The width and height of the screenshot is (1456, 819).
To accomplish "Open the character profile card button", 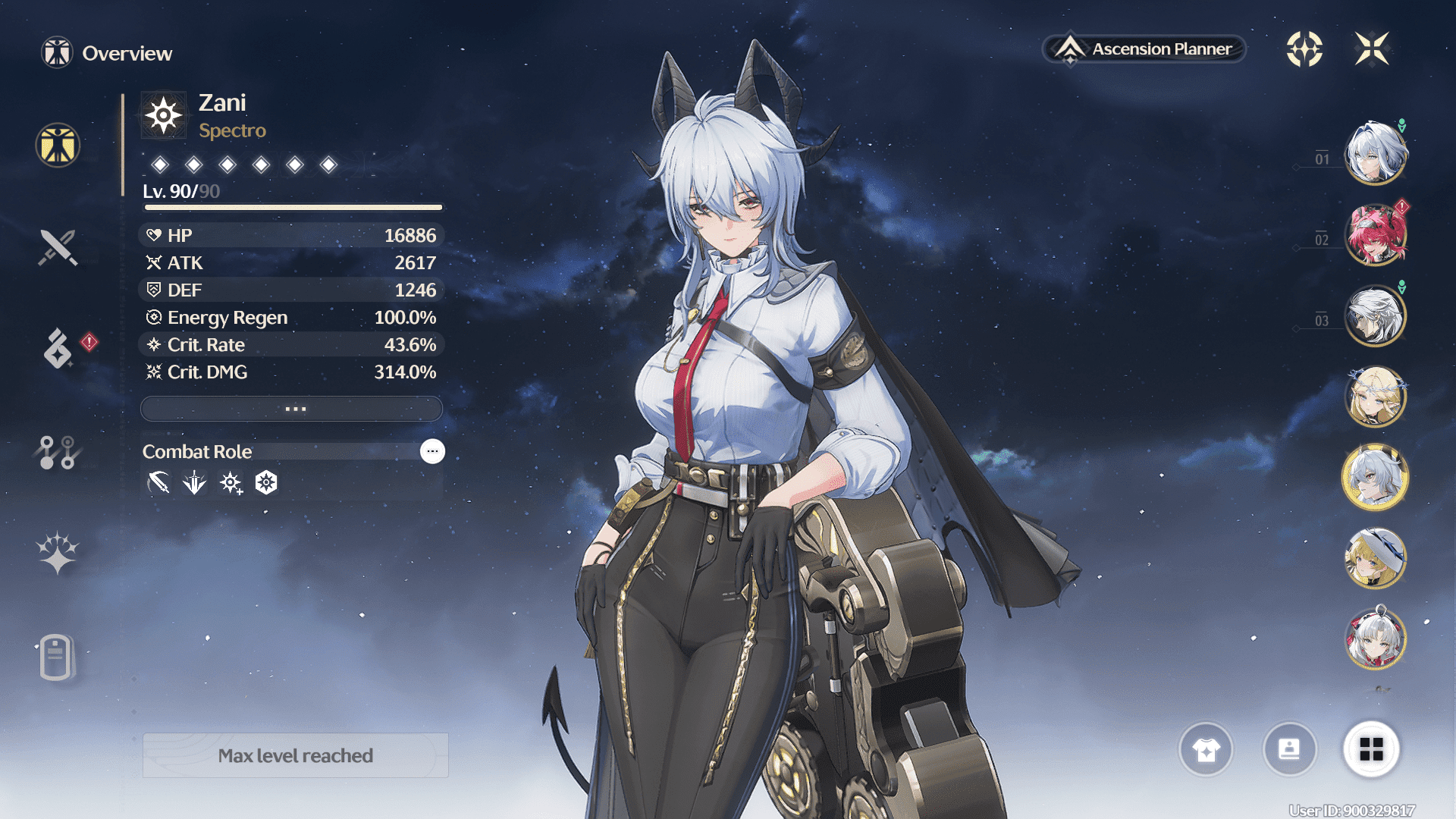I will (x=1289, y=749).
